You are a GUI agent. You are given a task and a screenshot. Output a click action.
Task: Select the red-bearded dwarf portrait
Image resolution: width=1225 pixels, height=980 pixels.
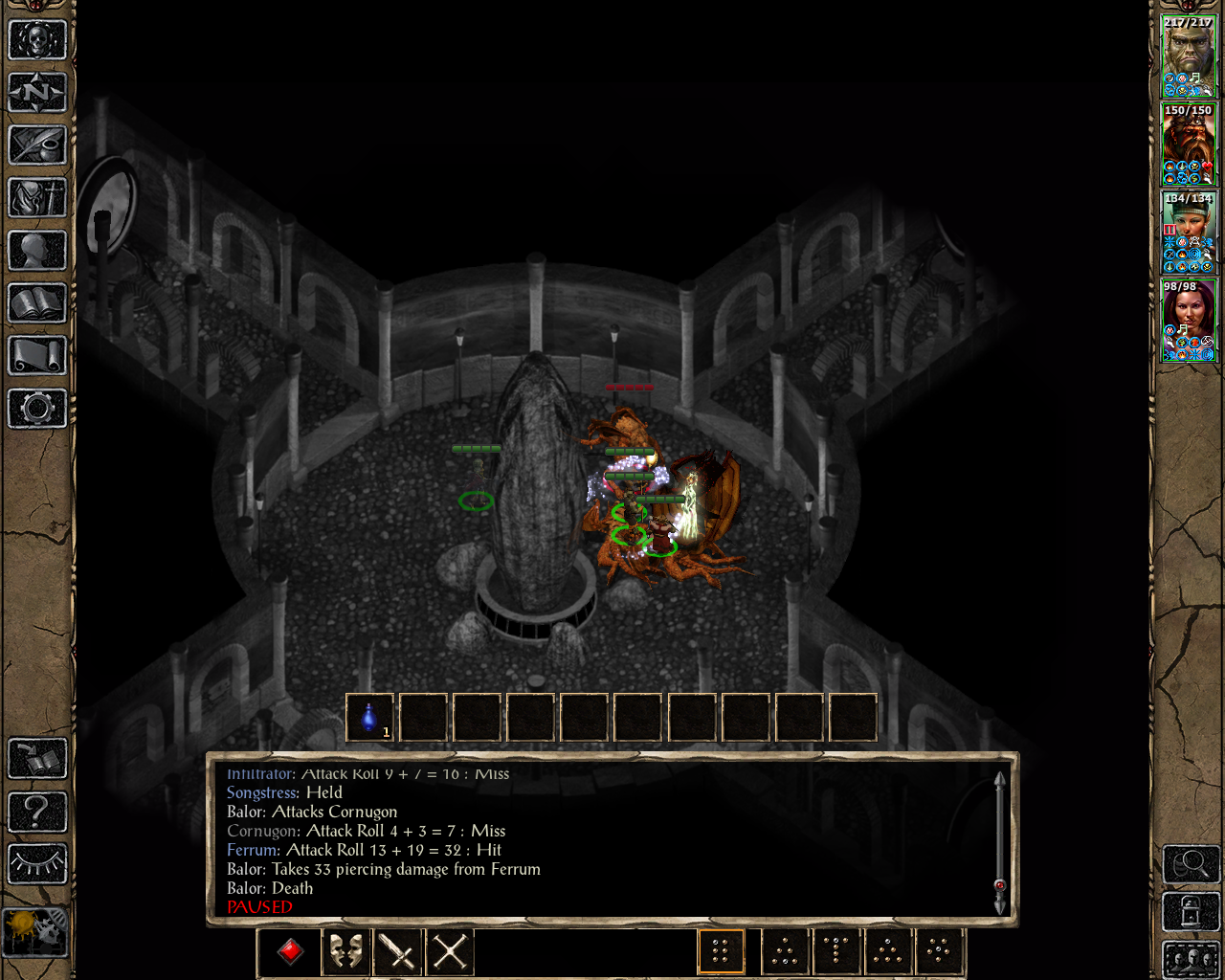1188,144
